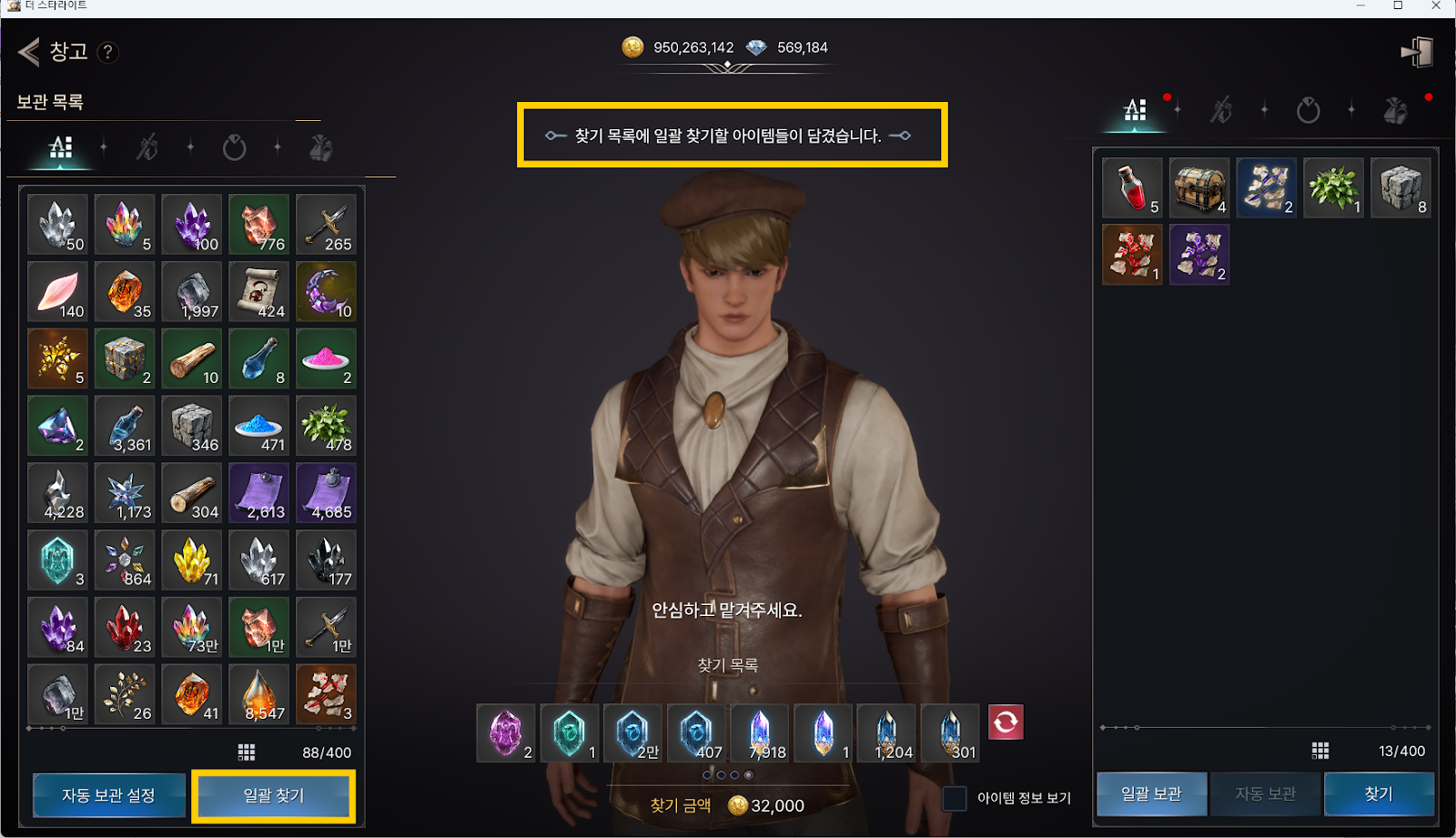This screenshot has height=838, width=1456.
Task: Pick the wooden log stack of 304
Action: (192, 493)
